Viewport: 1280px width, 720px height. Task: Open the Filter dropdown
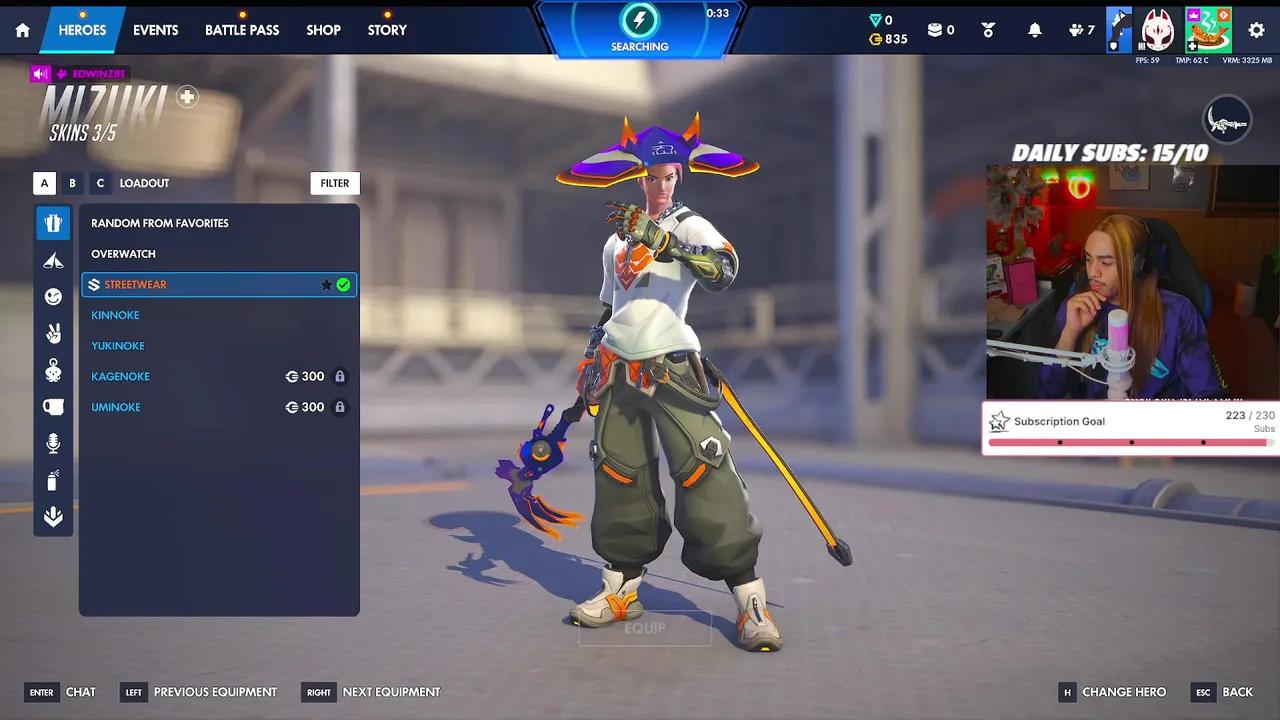pyautogui.click(x=334, y=183)
